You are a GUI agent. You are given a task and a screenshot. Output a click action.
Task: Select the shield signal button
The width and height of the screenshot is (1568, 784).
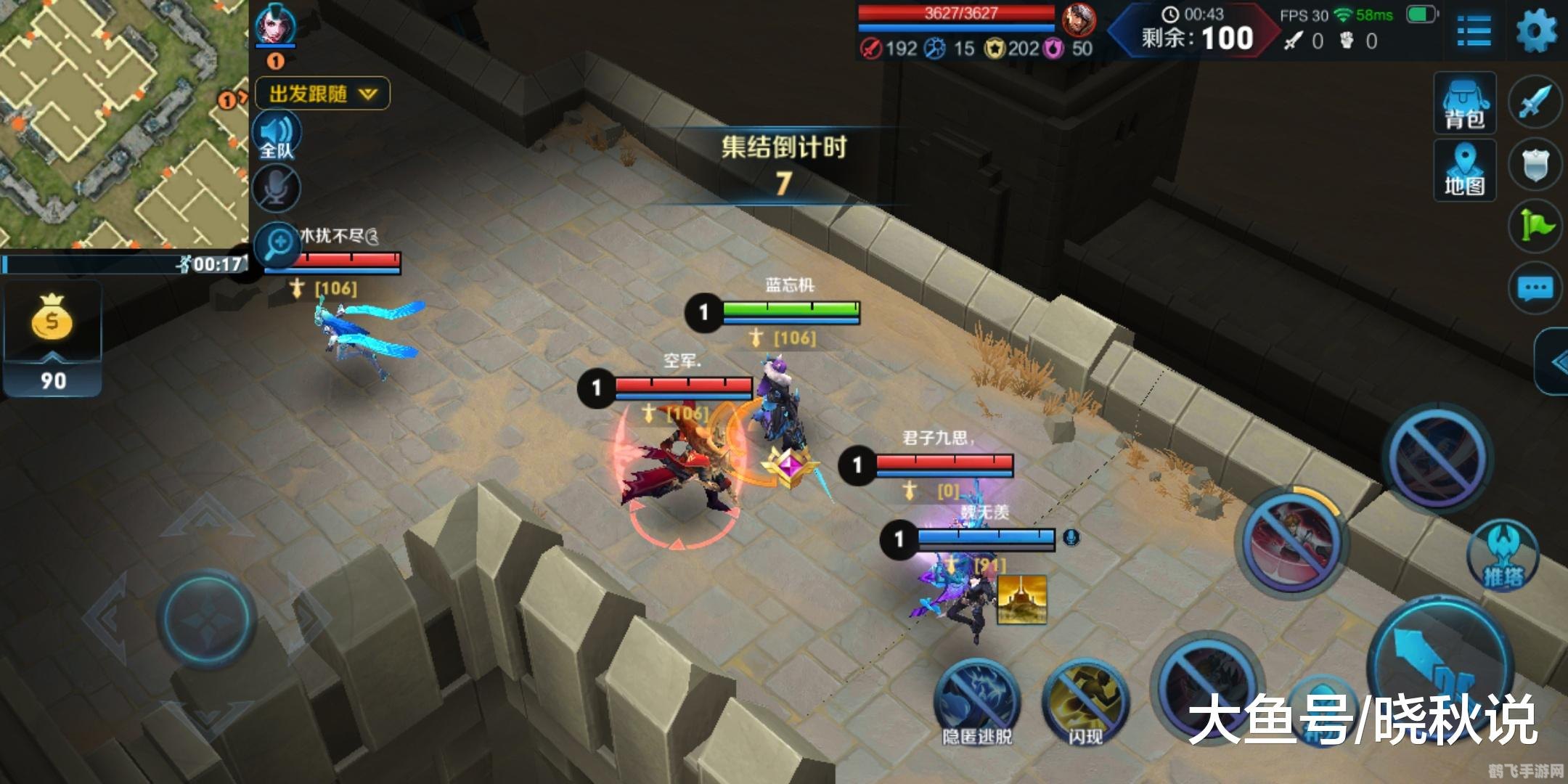1535,165
